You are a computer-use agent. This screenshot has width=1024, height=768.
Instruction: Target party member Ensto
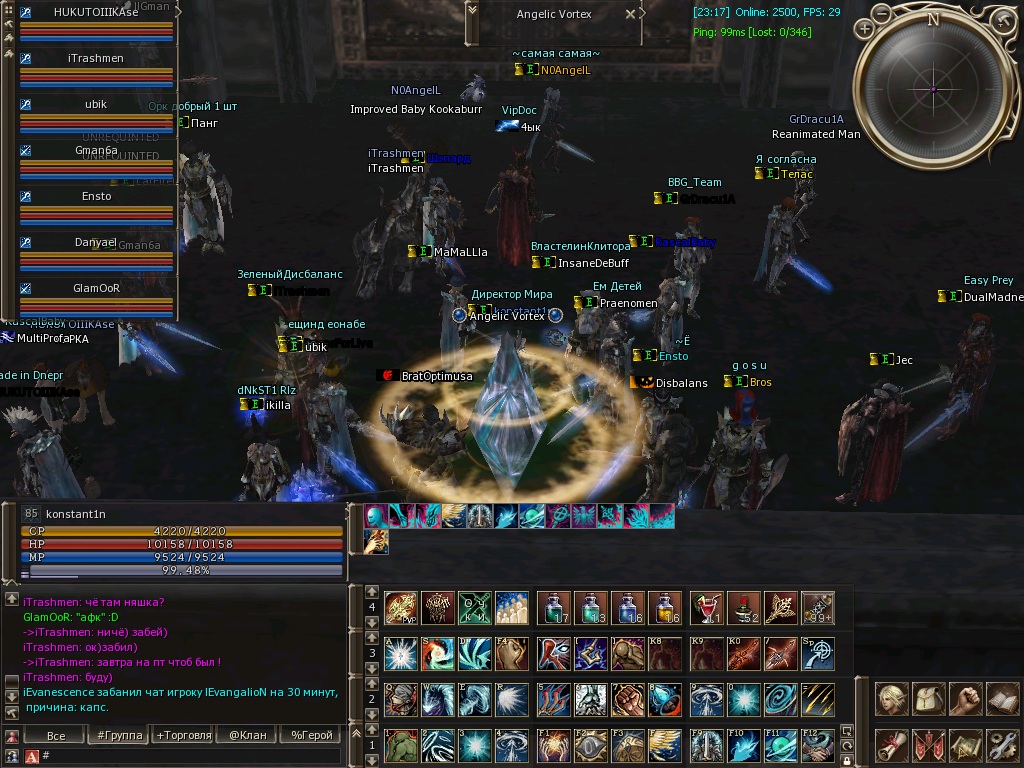(x=96, y=196)
